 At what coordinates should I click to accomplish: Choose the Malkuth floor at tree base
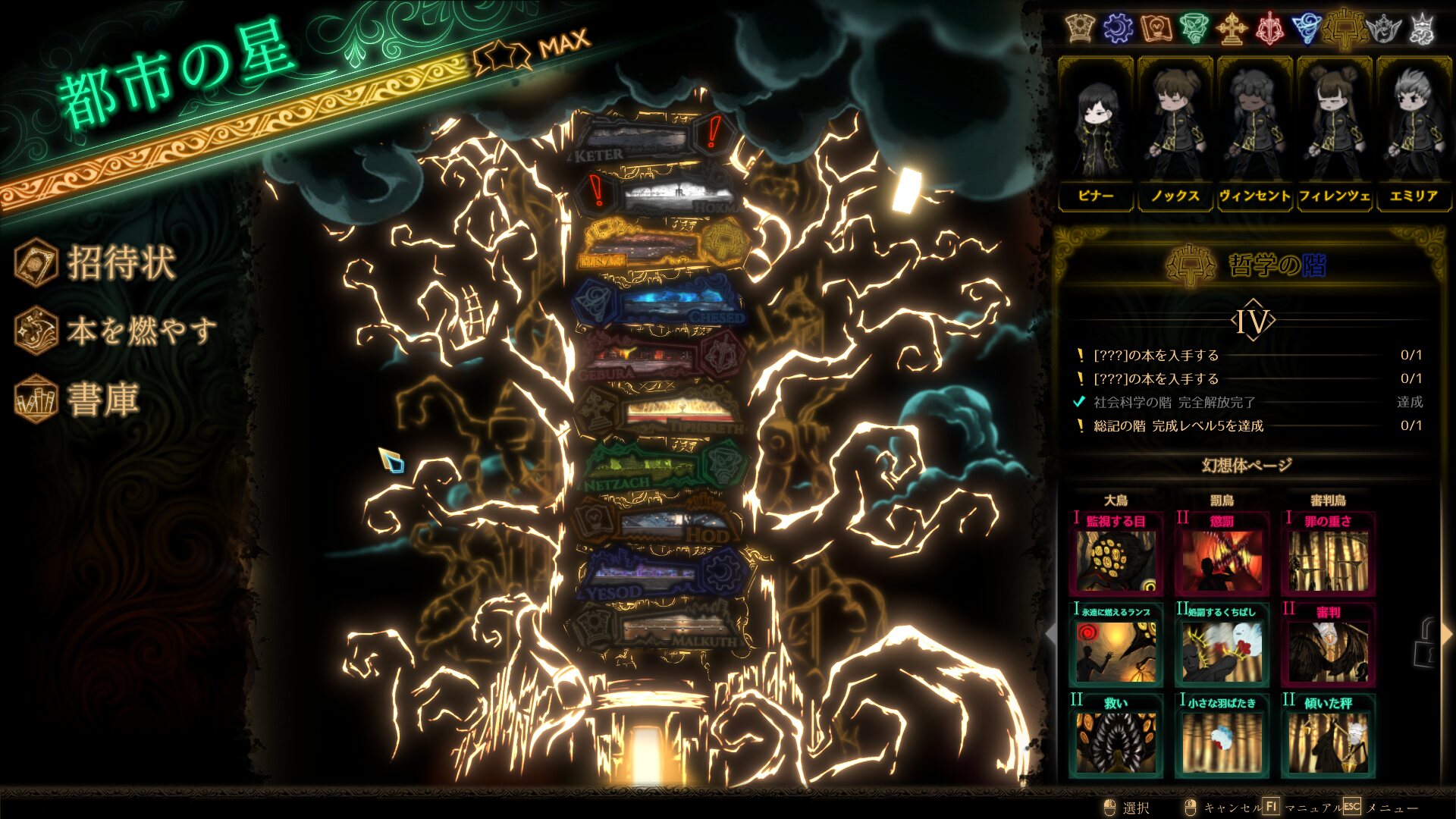coord(660,629)
